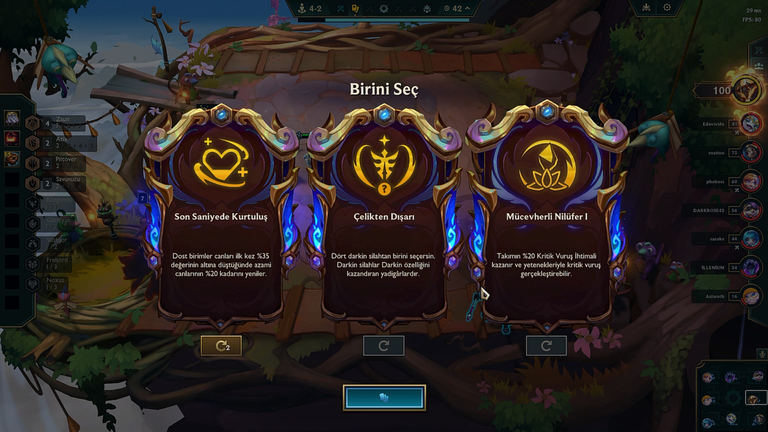768x432 pixels.
Task: View player Edavinite's board from the scoreboard
Action: click(748, 124)
